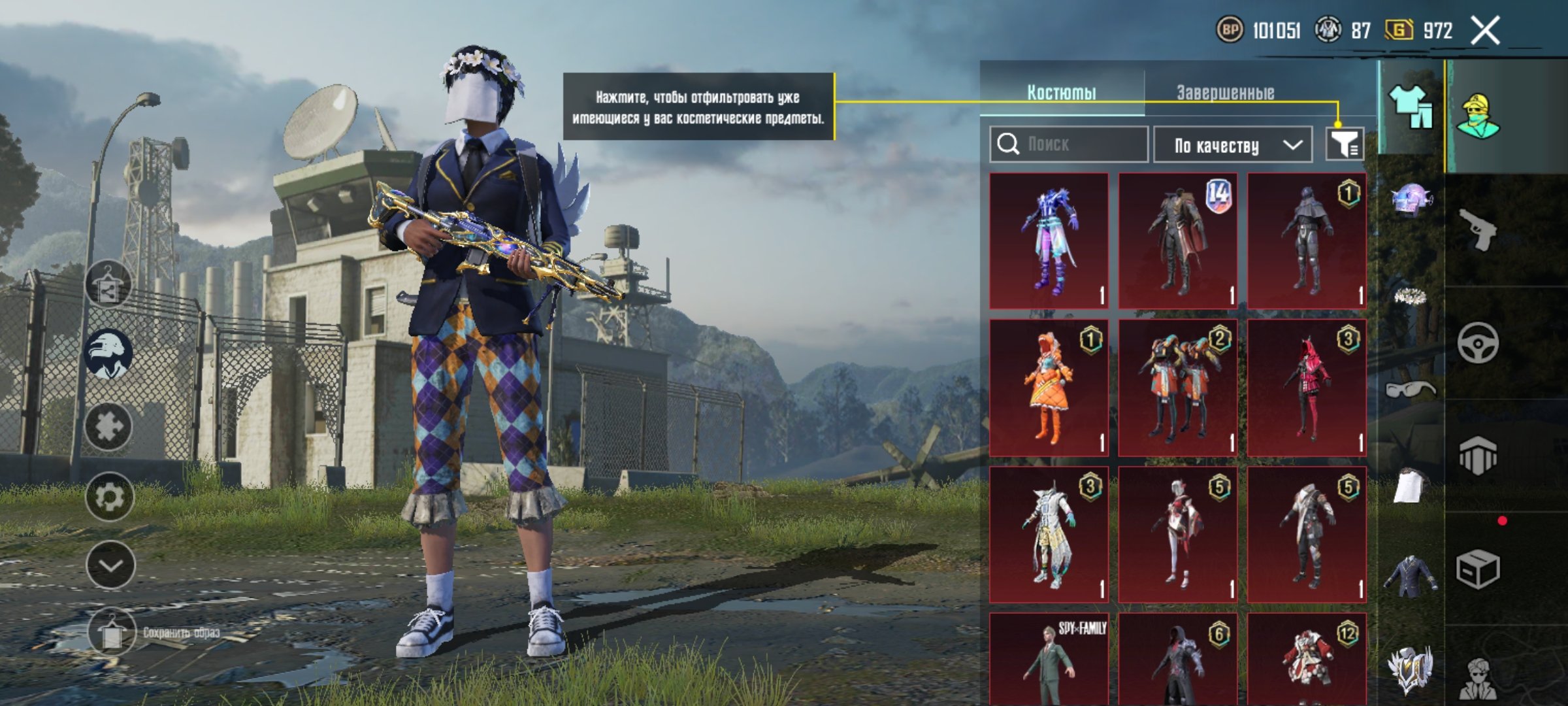
Task: Select the blue-purple glowing costume
Action: [x=1049, y=241]
